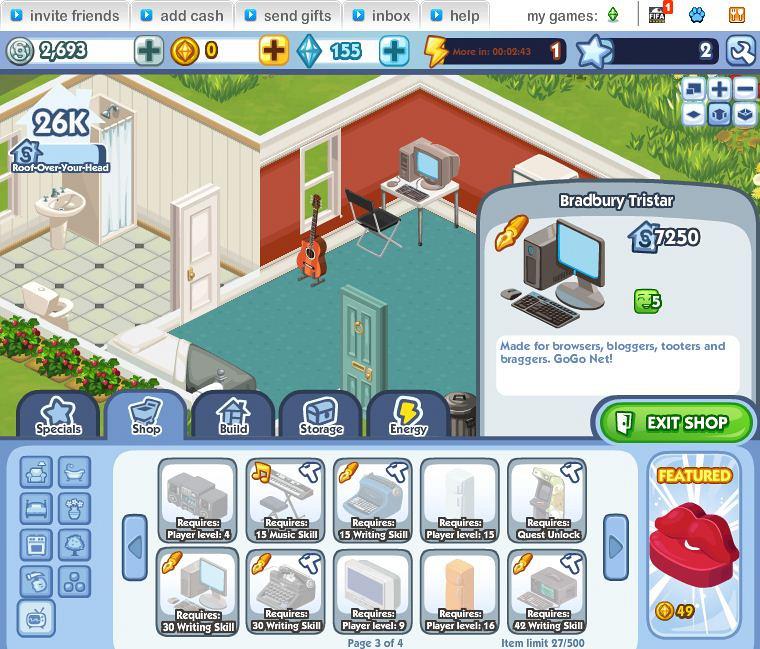This screenshot has width=760, height=649.
Task: Go to the next shop page
Action: click(616, 547)
